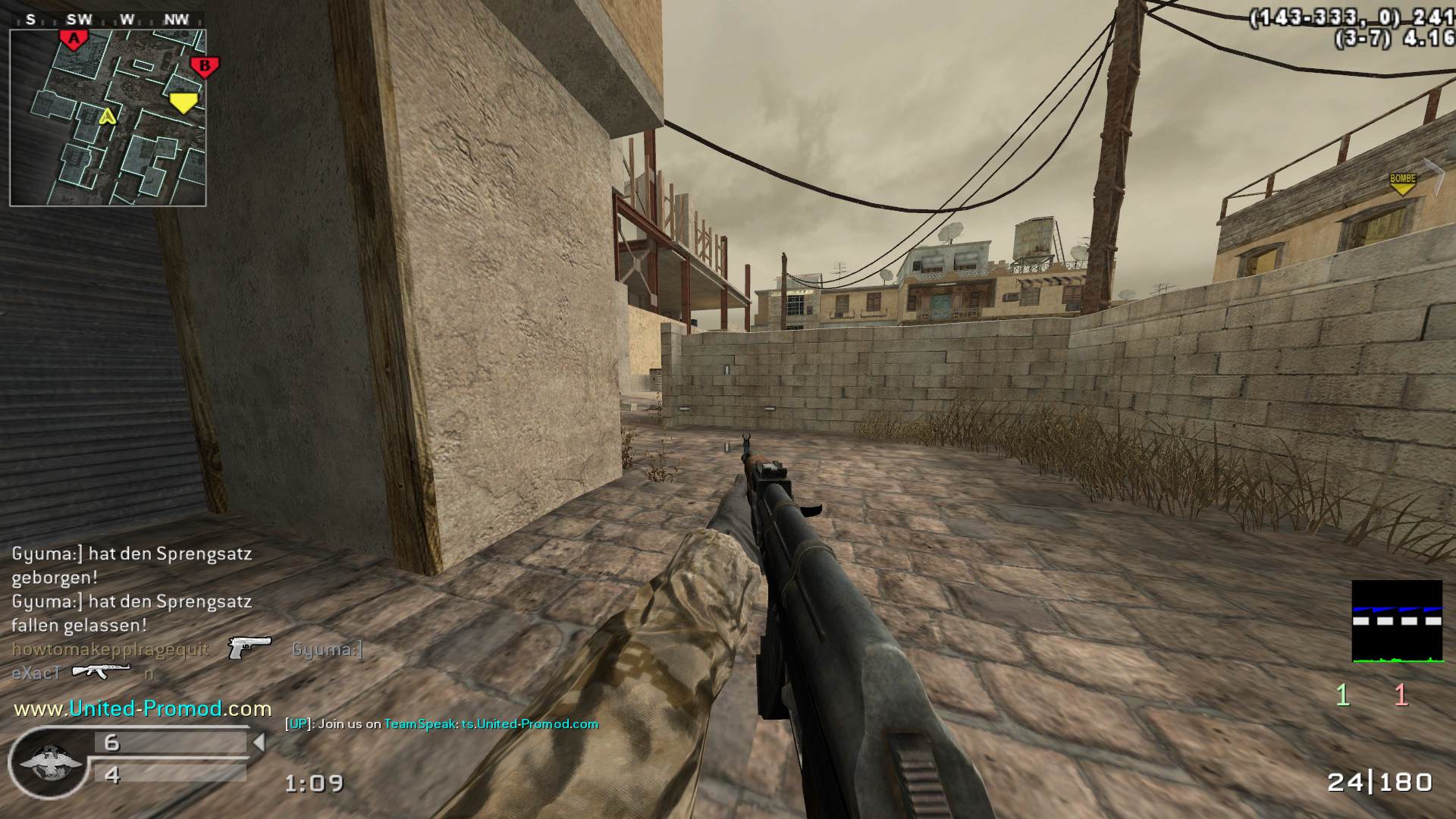This screenshot has width=1456, height=819.
Task: Click the TeamSpeak server address message
Action: 491,724
